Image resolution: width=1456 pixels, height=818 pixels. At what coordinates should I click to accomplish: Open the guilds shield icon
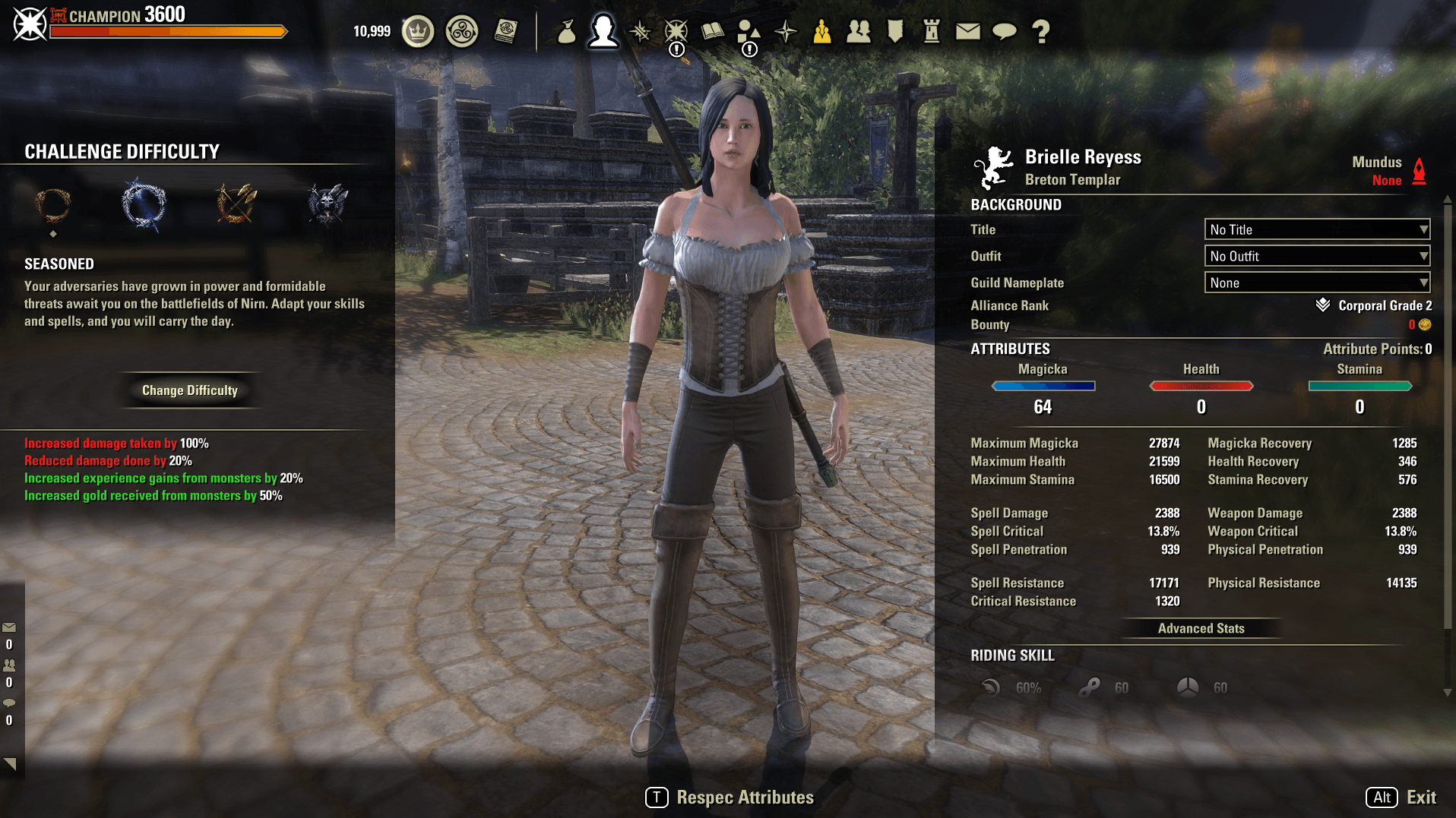(895, 31)
